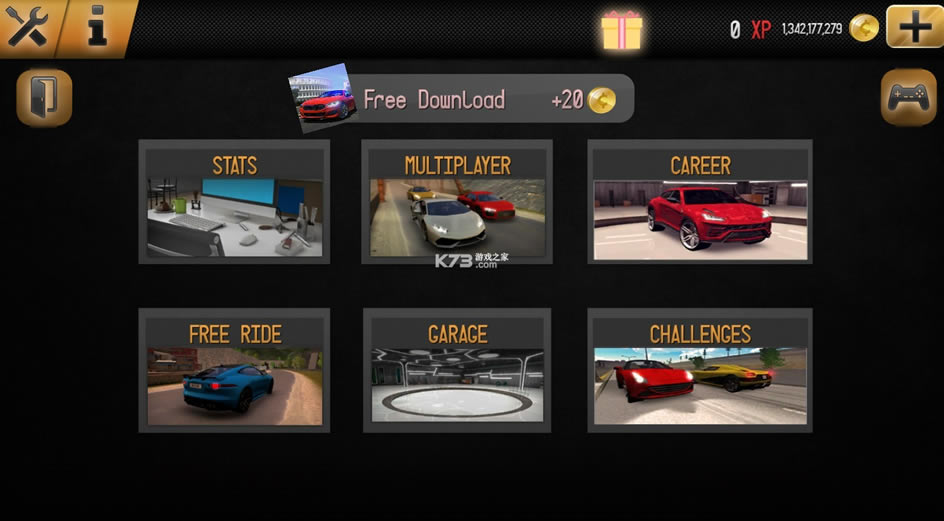Open the gamepad controls button
Image resolution: width=944 pixels, height=521 pixels.
(x=908, y=97)
